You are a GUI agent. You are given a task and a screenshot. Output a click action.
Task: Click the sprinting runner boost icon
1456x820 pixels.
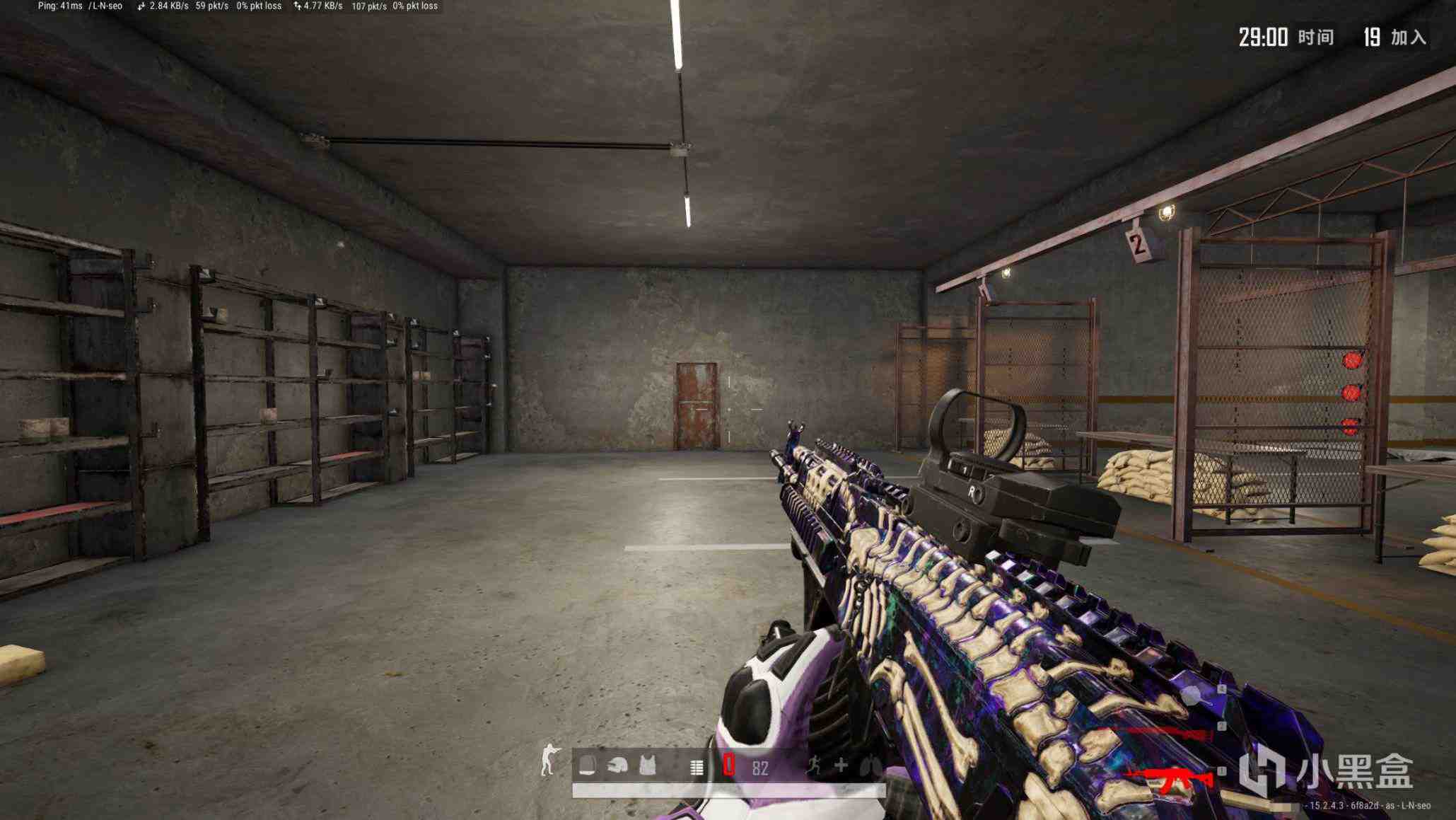tap(815, 765)
